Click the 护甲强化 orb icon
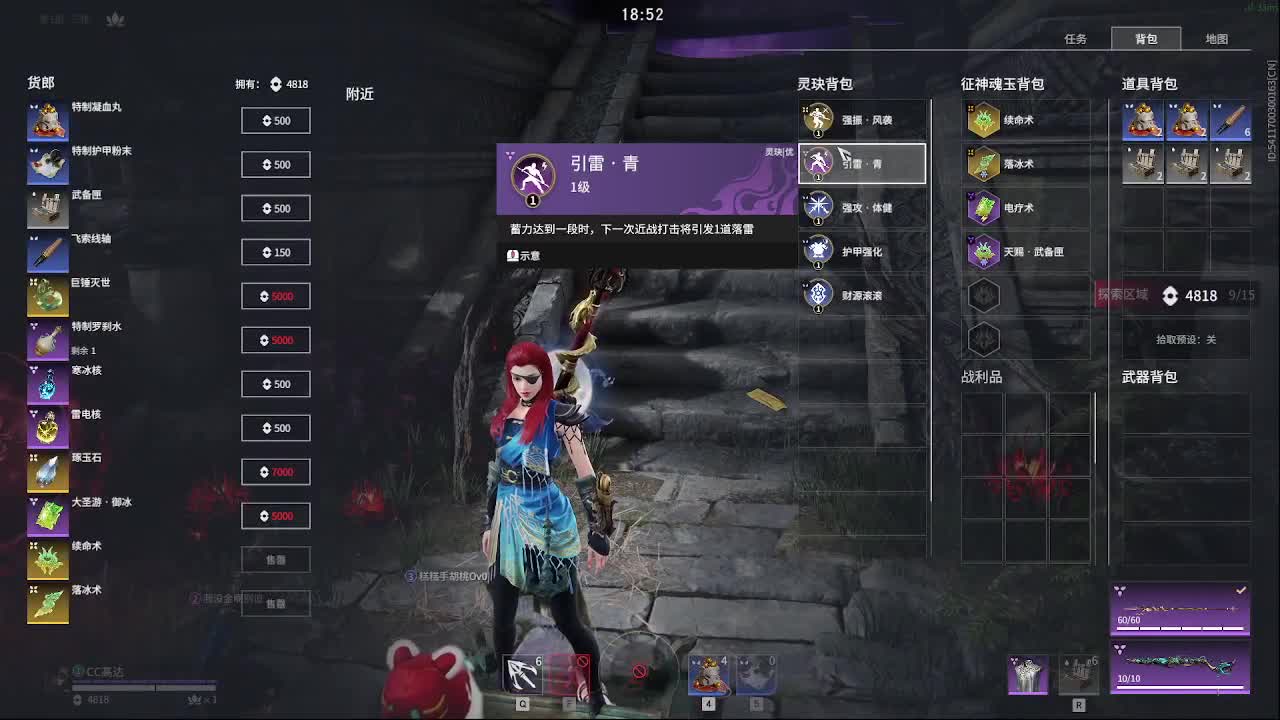The height and width of the screenshot is (720, 1280). pyautogui.click(x=820, y=251)
